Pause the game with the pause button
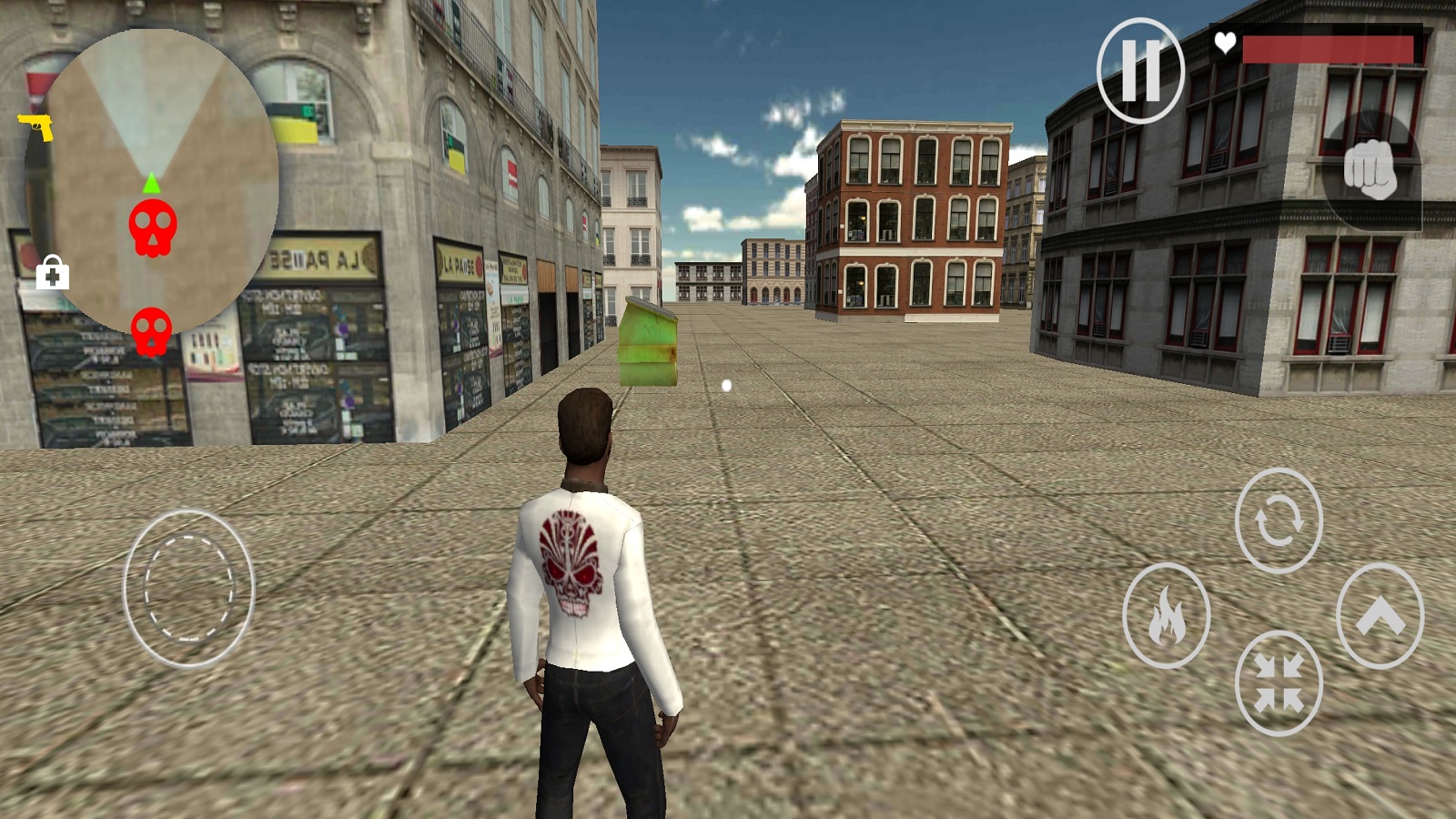 (x=1140, y=69)
